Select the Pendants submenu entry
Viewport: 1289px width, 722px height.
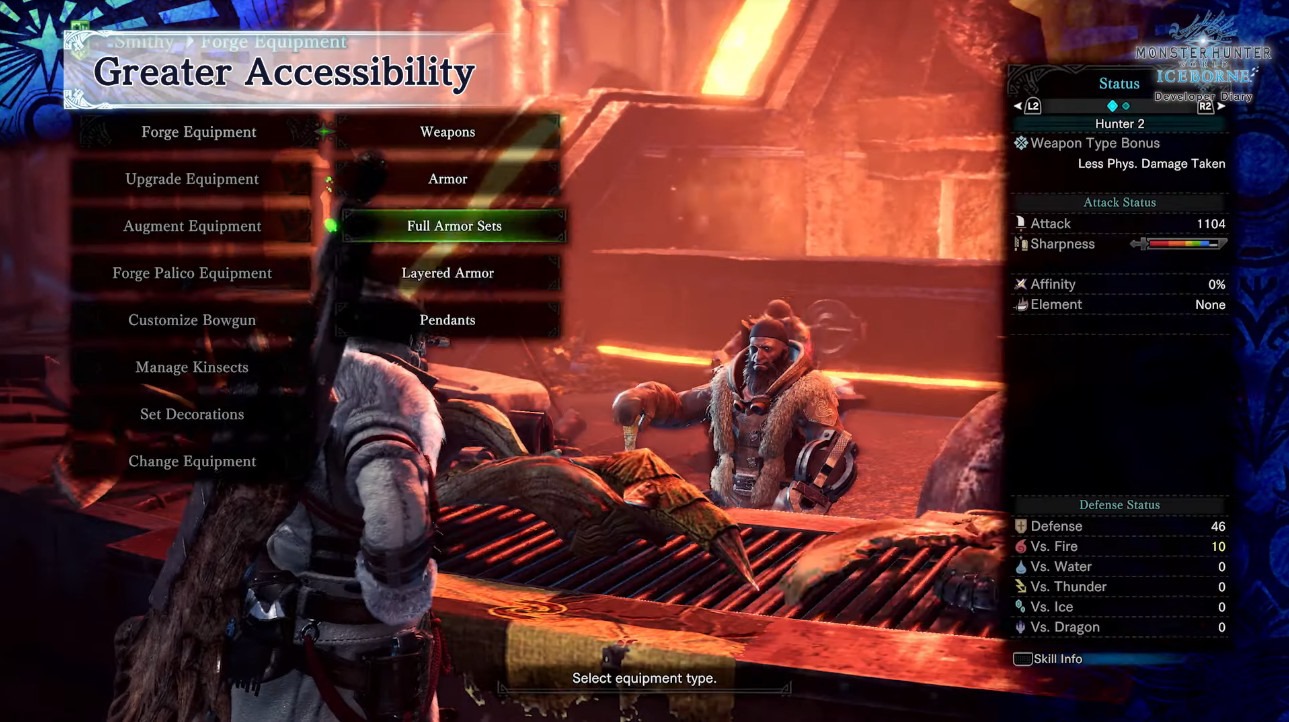pos(447,320)
